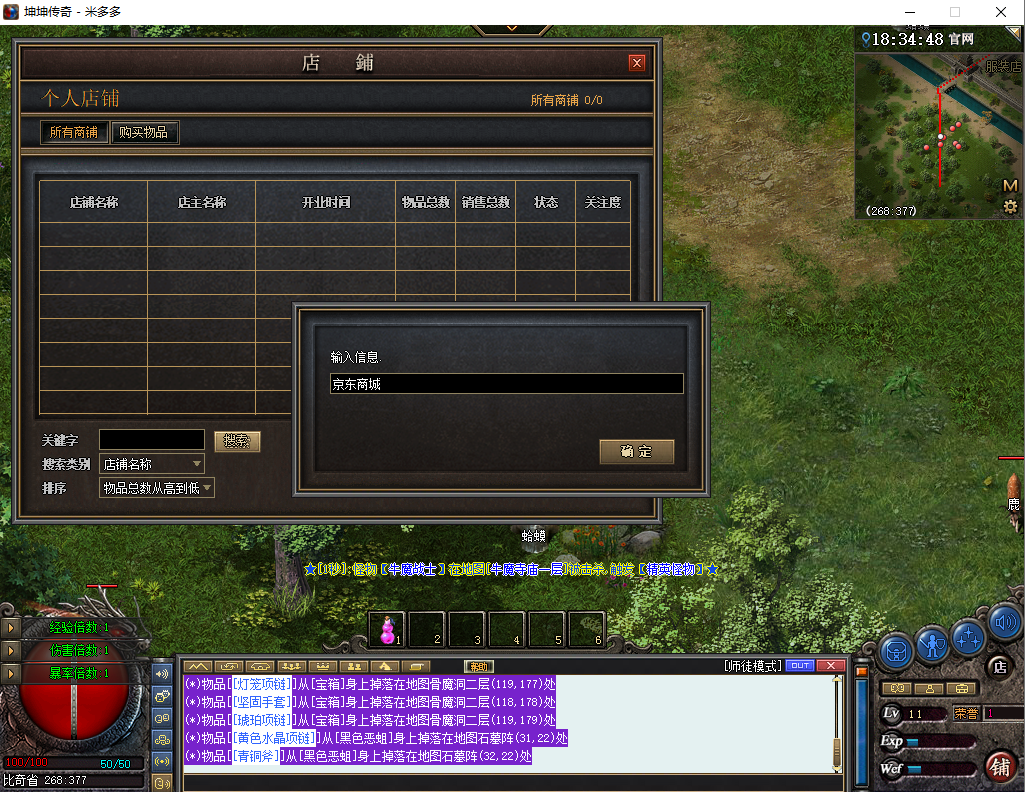Screen dimensions: 1025x792
Task: Close the game window from title bar
Action: (x=1000, y=12)
